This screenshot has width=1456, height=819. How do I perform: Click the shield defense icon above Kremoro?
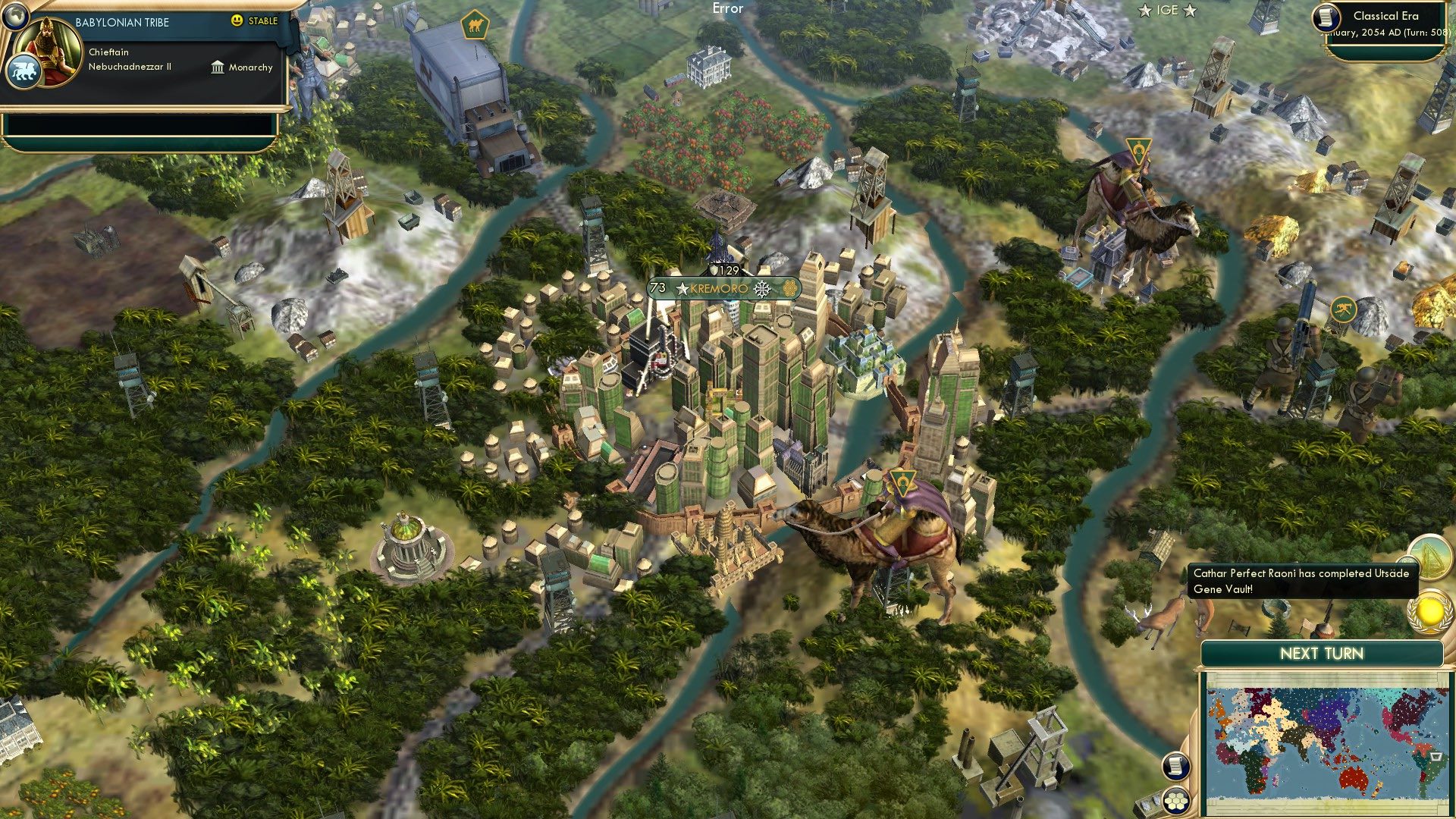click(x=714, y=271)
